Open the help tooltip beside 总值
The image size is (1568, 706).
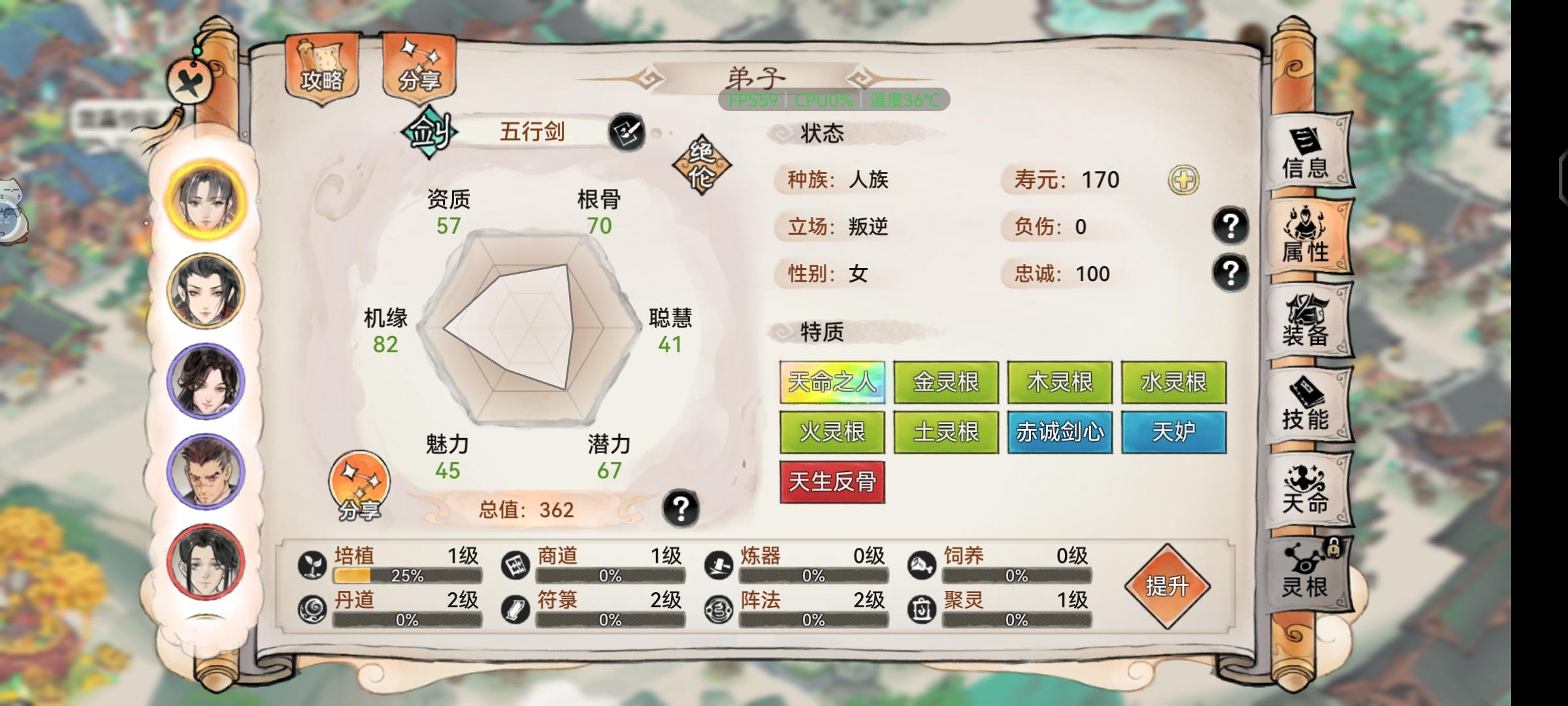click(681, 509)
